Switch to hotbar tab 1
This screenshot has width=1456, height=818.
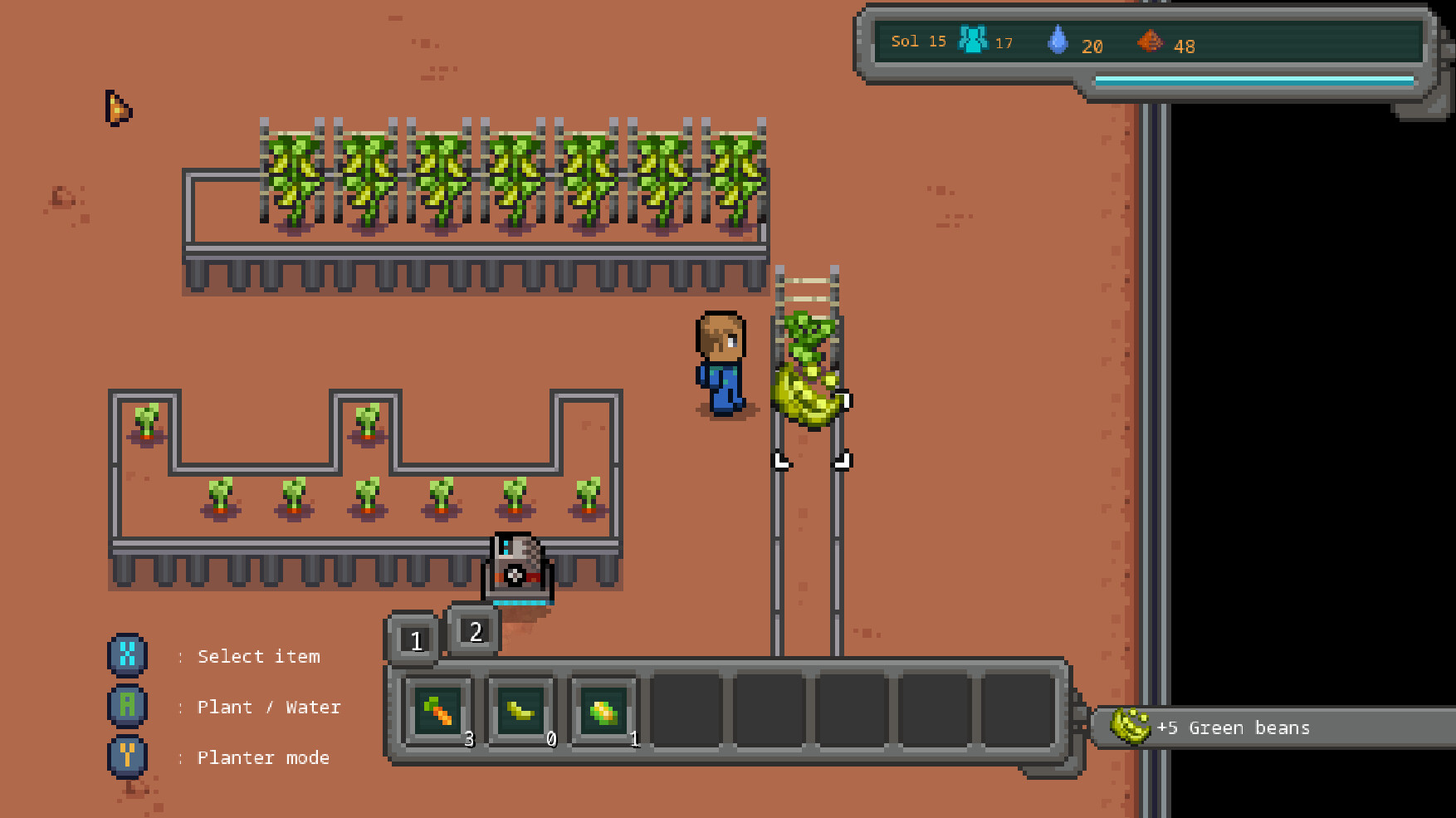click(x=413, y=640)
